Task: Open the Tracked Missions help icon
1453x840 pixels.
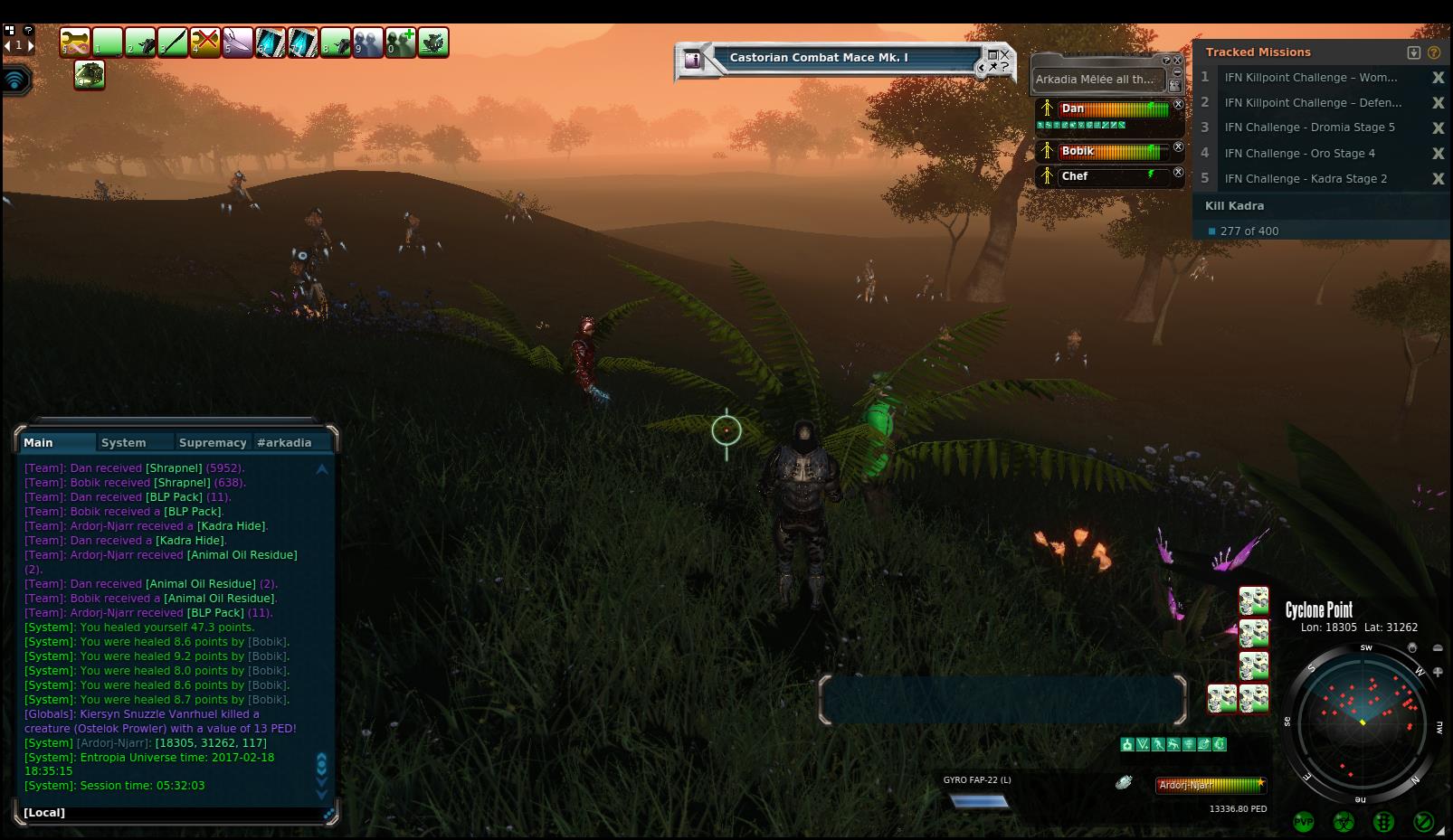Action: [1434, 52]
